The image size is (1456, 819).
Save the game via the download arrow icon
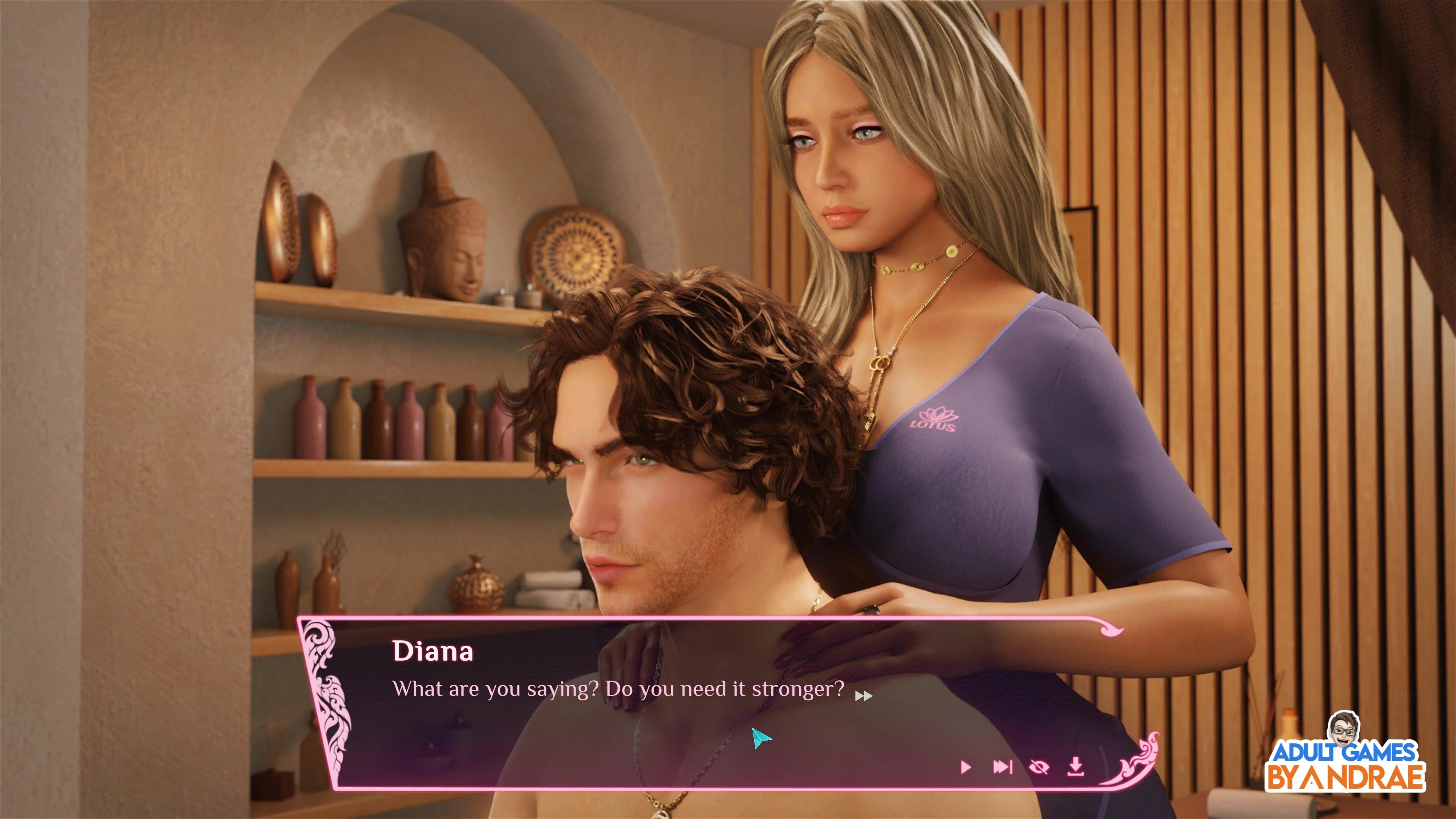(1076, 766)
